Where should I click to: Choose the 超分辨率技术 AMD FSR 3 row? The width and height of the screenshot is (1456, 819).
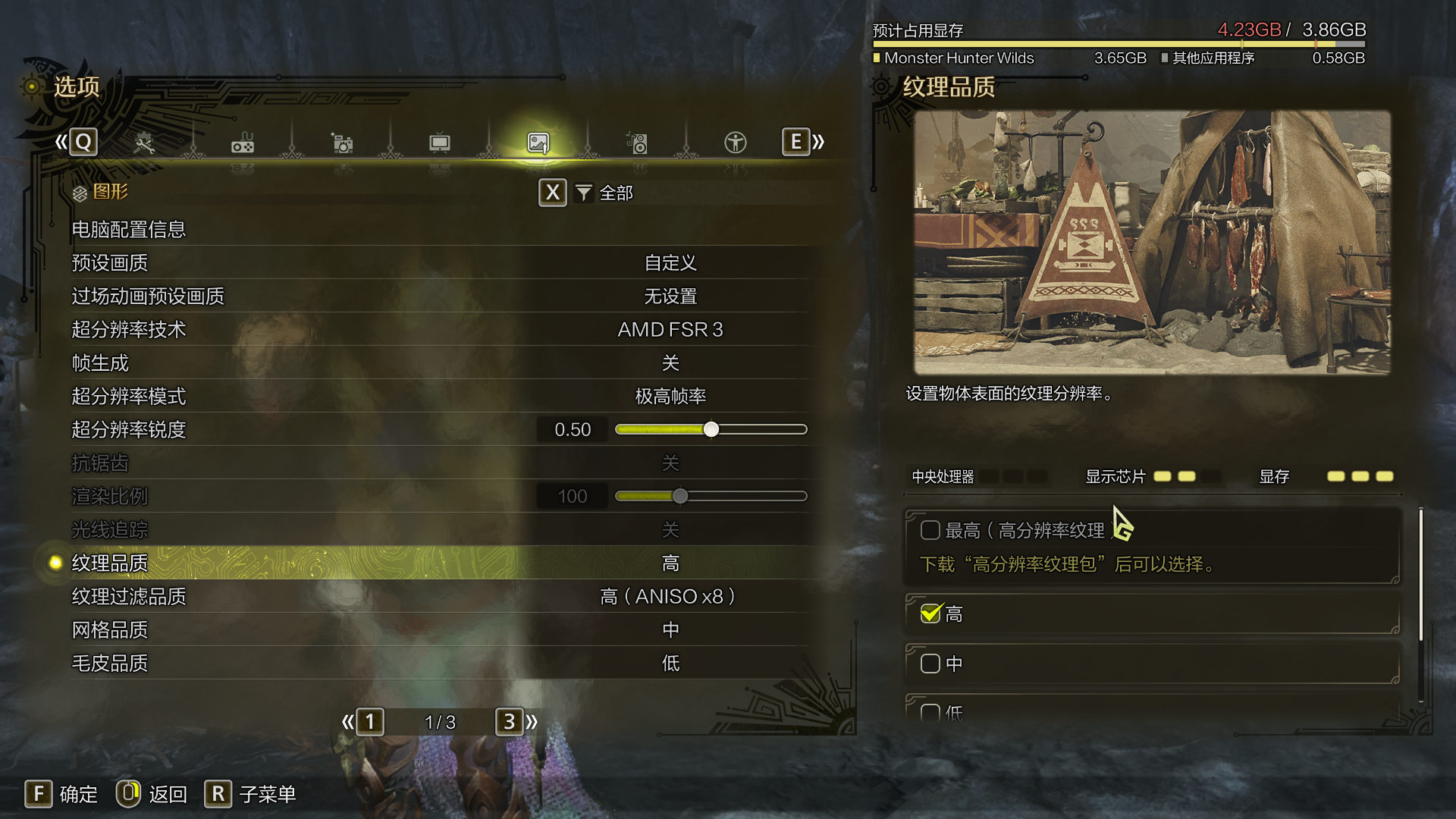[440, 329]
